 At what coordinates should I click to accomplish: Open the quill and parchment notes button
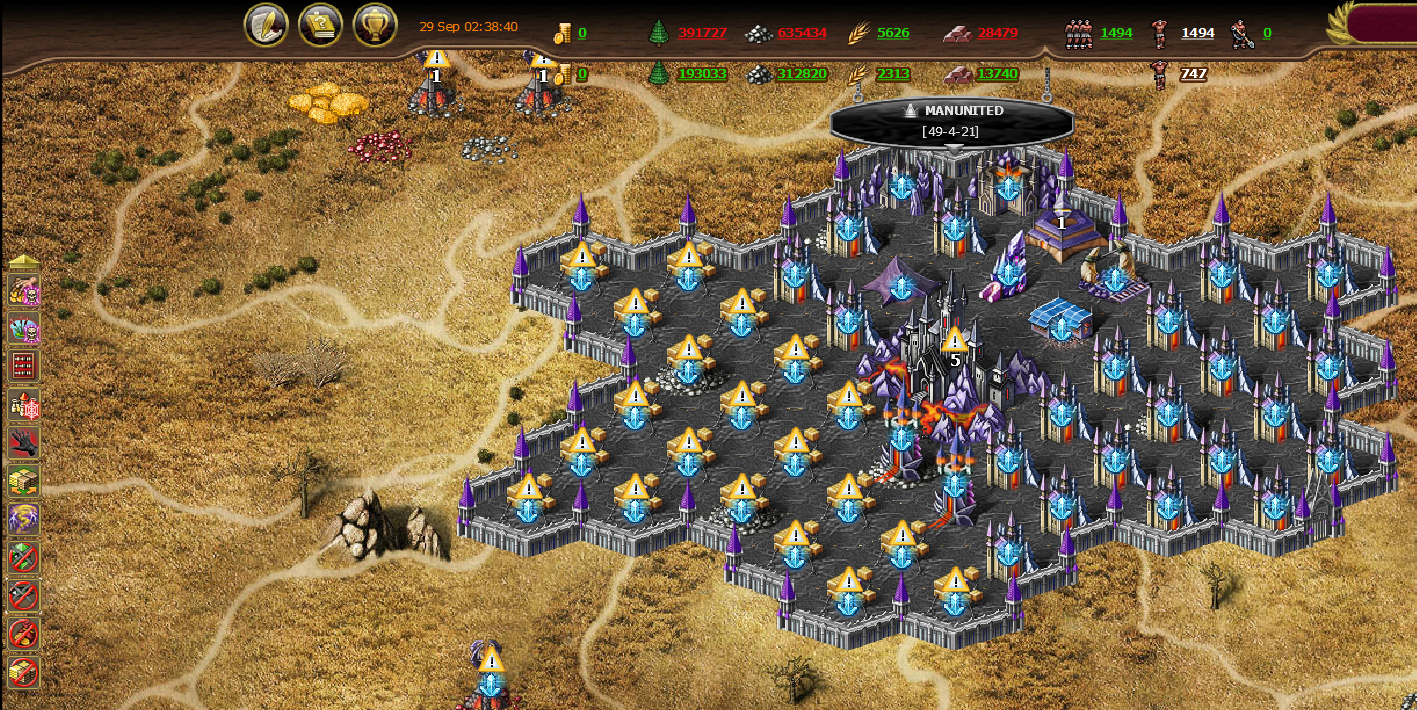[x=266, y=25]
